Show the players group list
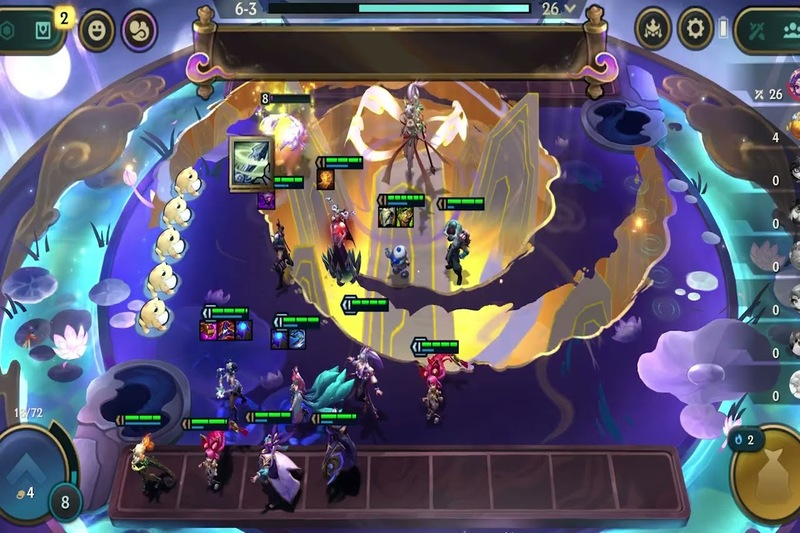The width and height of the screenshot is (800, 533). (790, 30)
